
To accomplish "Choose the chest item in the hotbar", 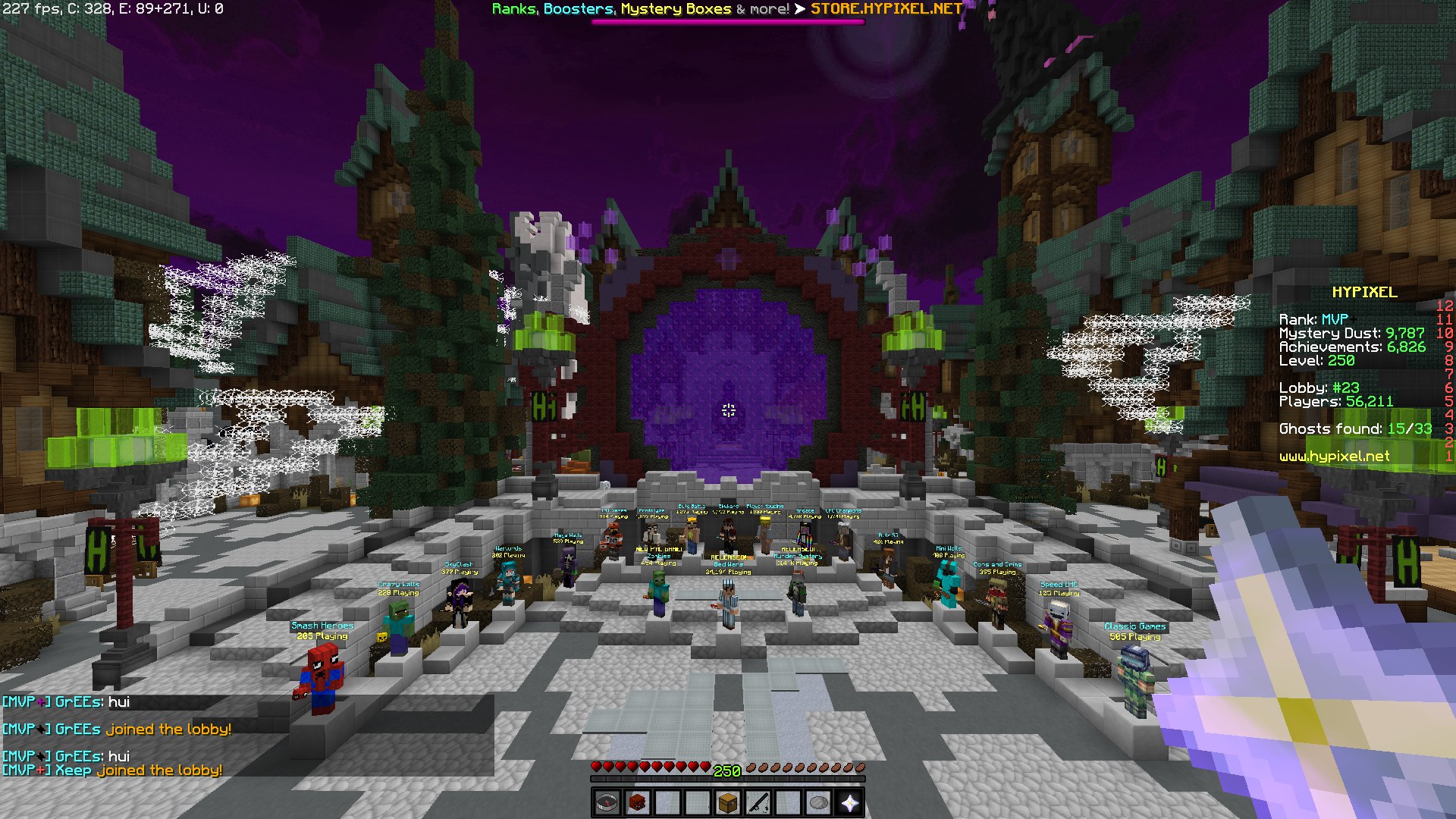I will pos(728,802).
